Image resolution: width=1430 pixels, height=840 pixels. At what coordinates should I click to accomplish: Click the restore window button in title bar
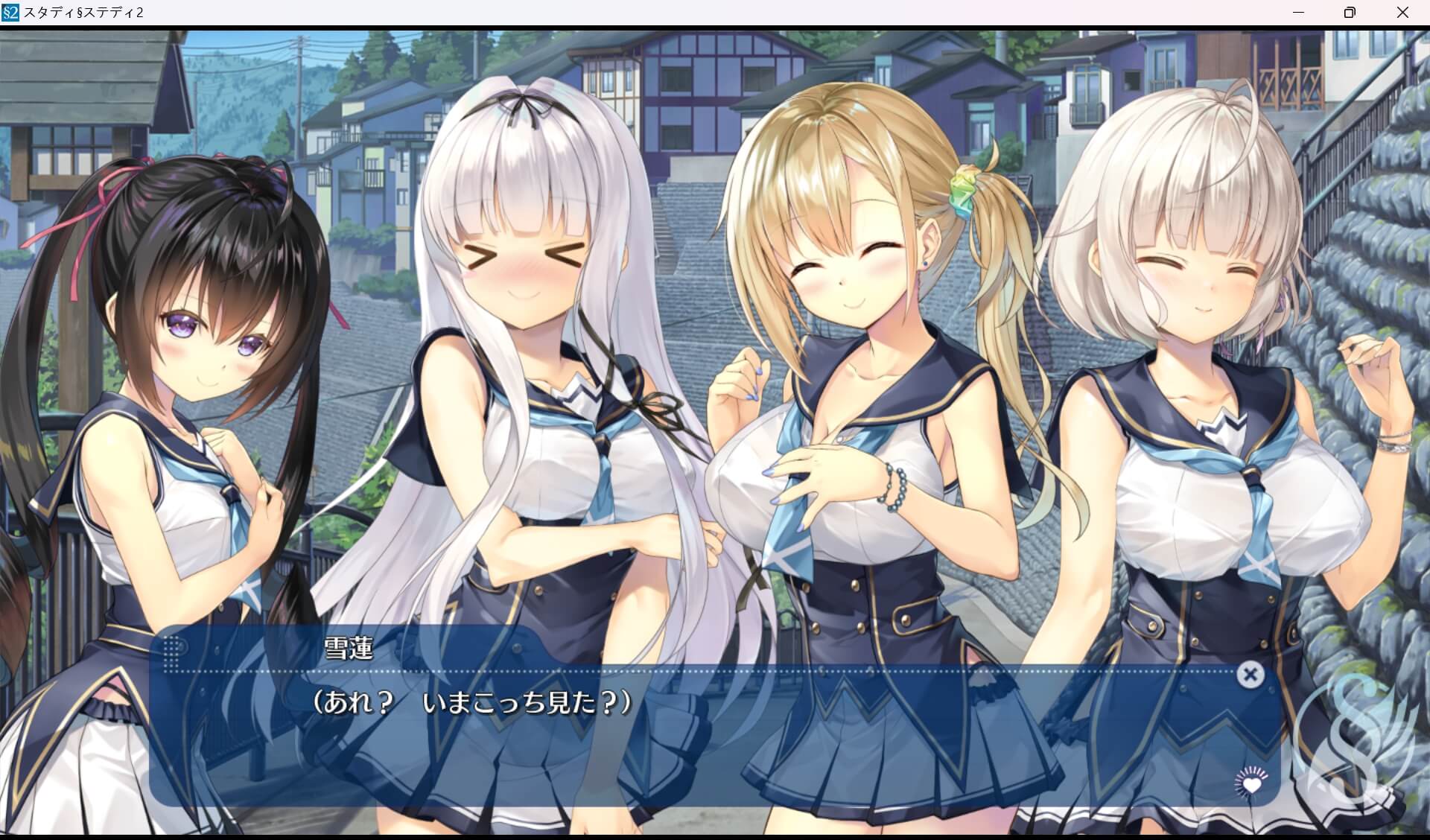click(x=1348, y=12)
